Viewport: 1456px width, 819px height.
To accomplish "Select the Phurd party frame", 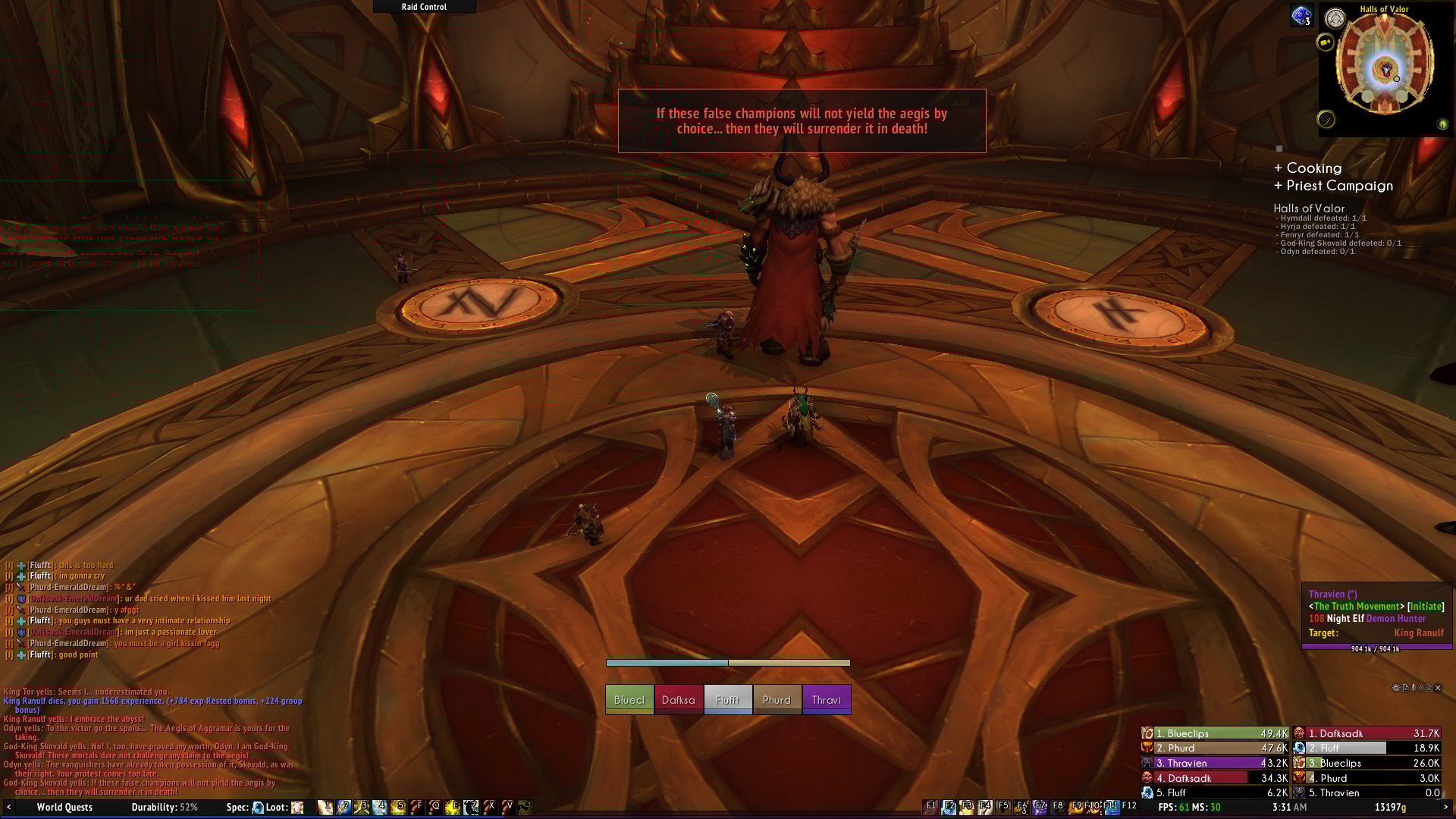I will pyautogui.click(x=777, y=700).
